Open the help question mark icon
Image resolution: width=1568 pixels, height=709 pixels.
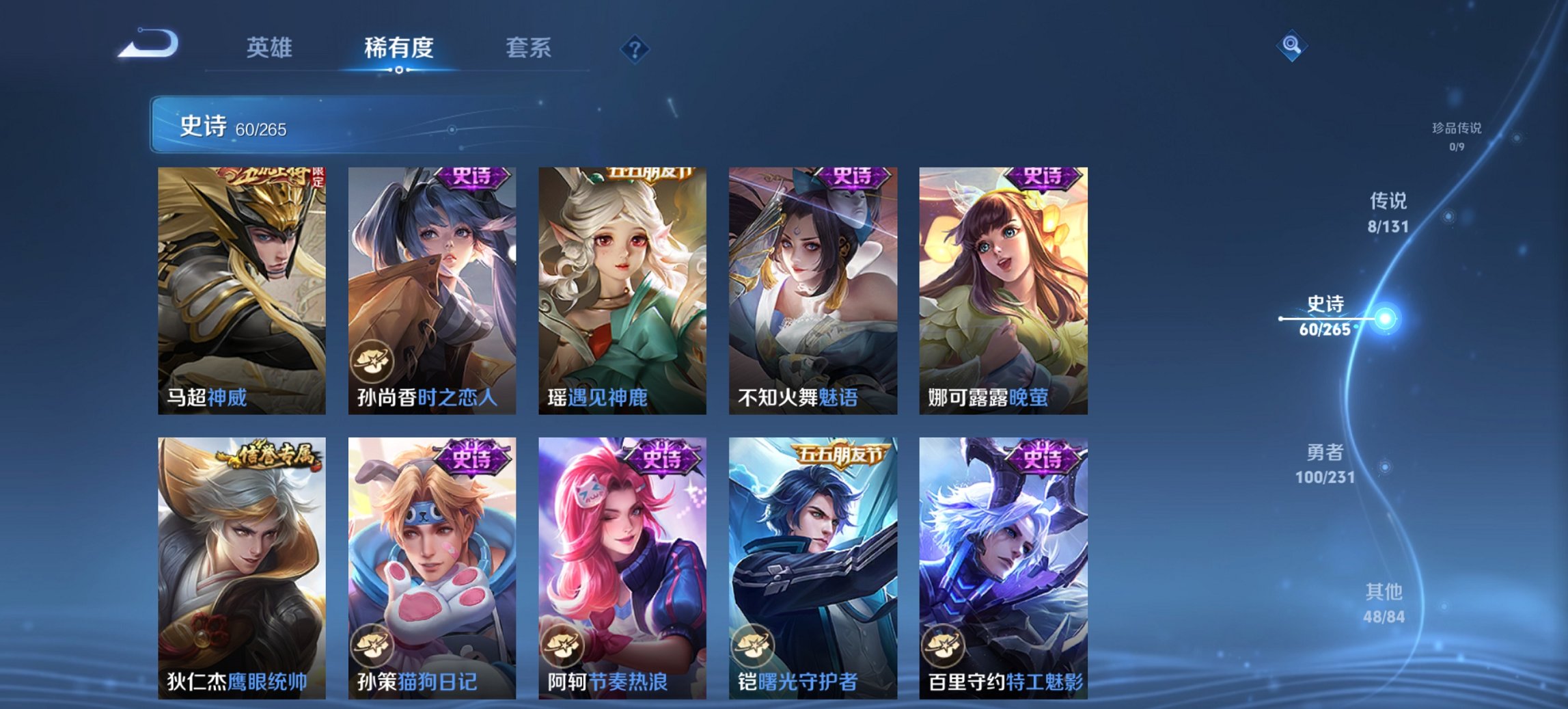634,48
